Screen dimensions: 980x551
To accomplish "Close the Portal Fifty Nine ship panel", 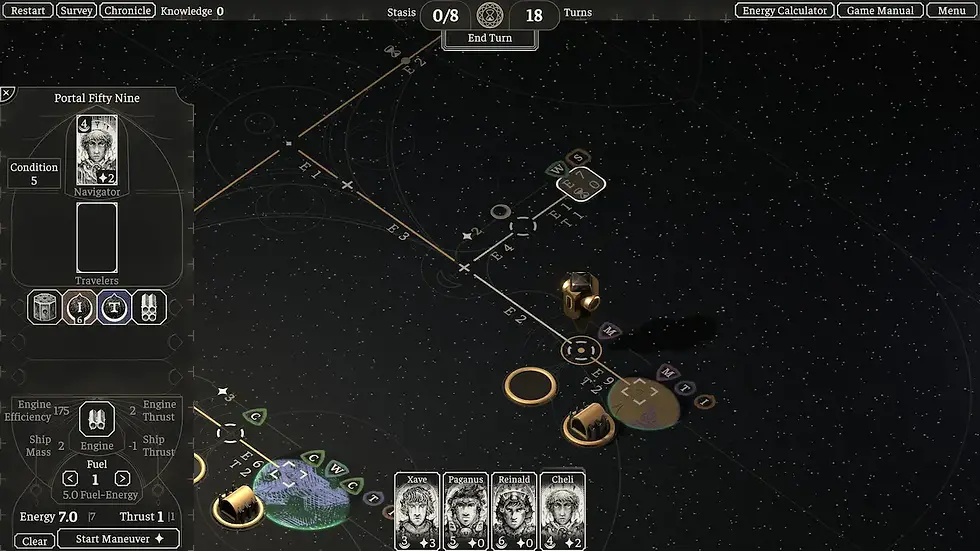I will coord(7,94).
